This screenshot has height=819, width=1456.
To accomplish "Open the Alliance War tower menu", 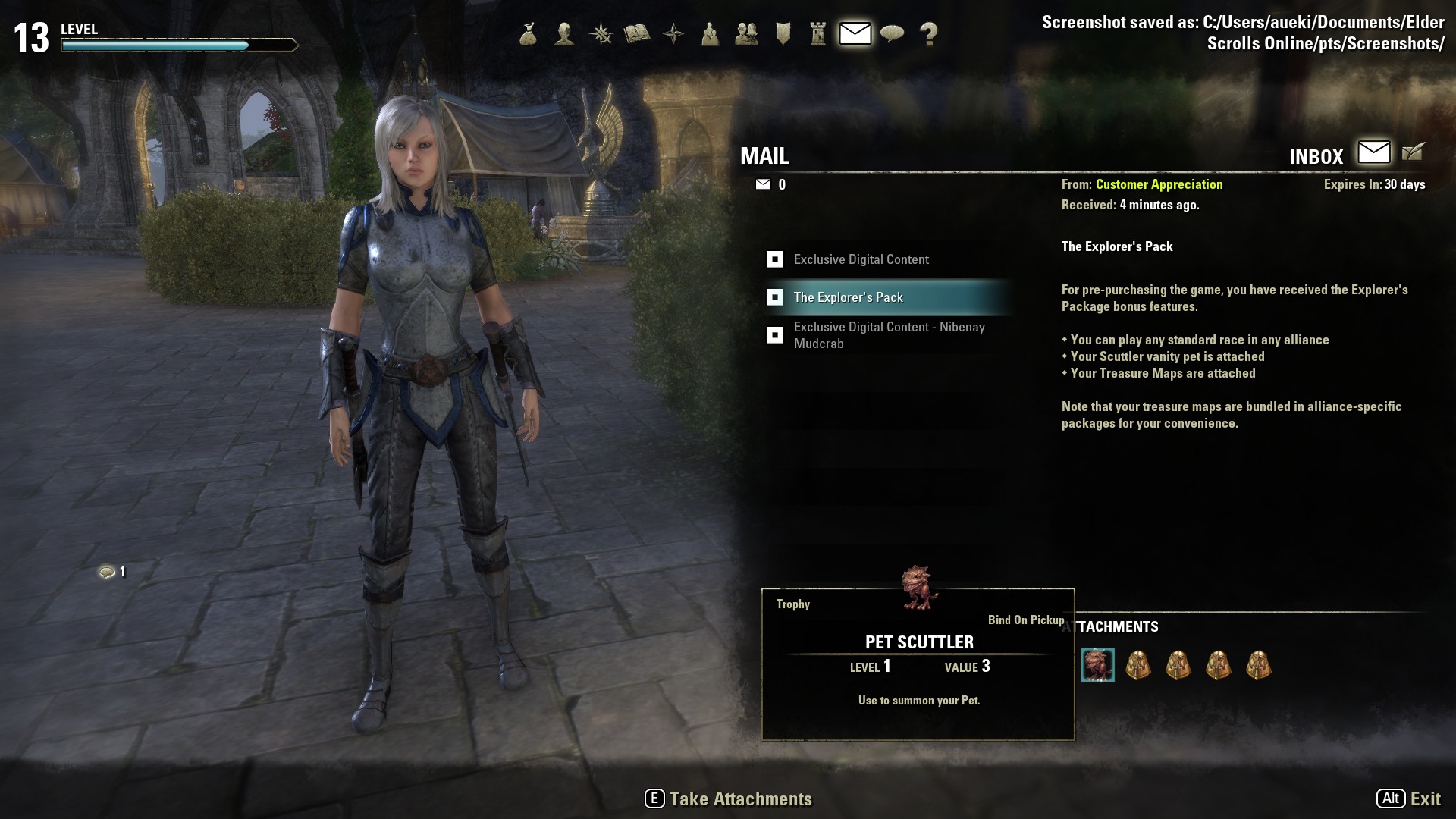I will click(818, 34).
